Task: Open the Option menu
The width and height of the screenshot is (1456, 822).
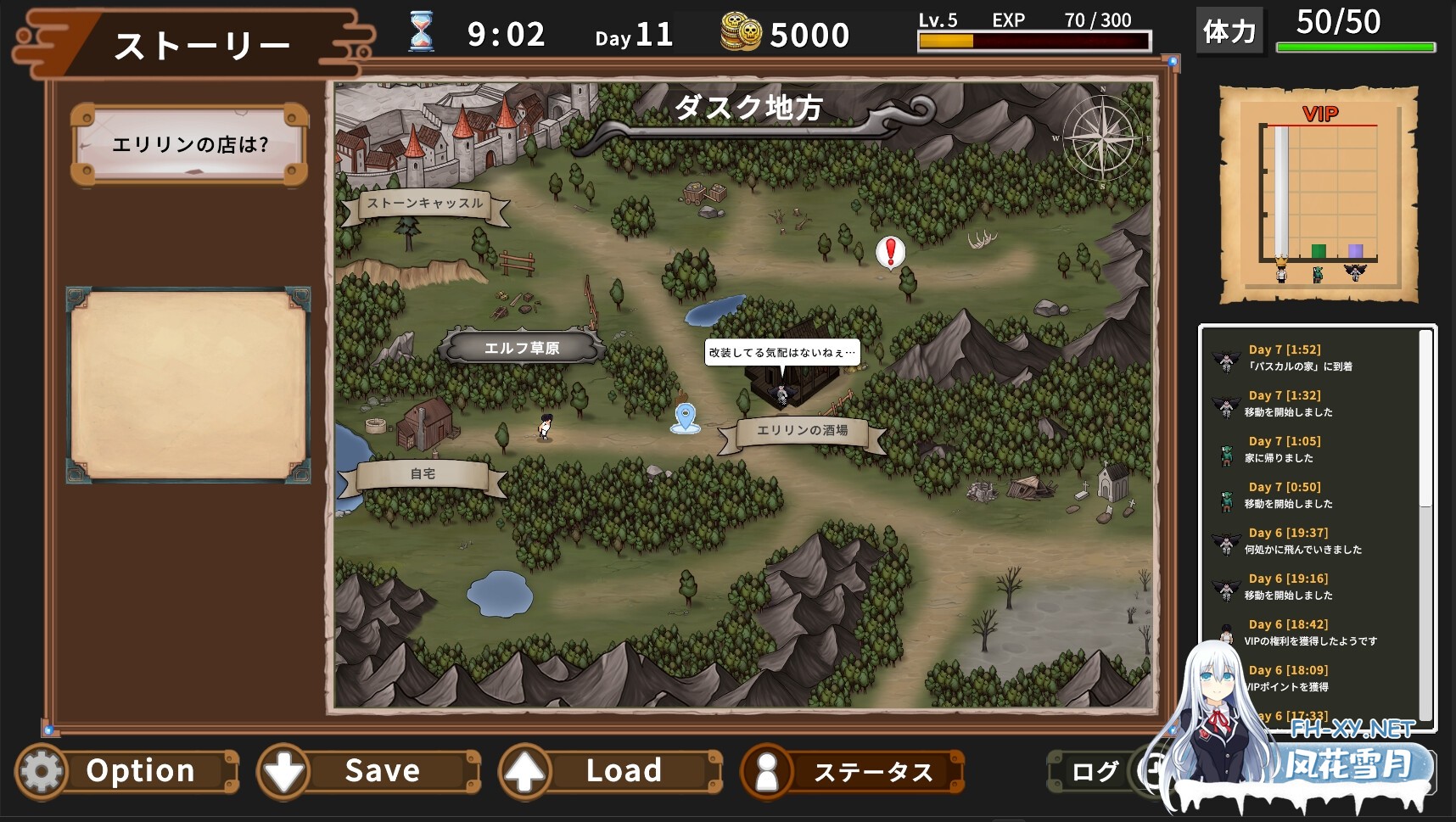Action: point(127,771)
